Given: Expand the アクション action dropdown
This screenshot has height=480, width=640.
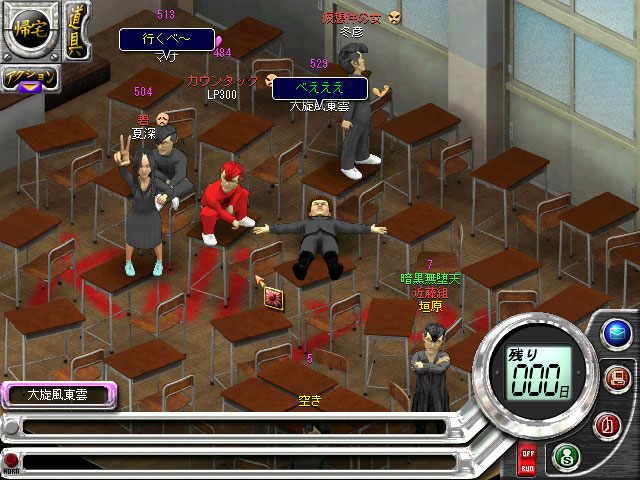Looking at the screenshot, I should (x=28, y=79).
